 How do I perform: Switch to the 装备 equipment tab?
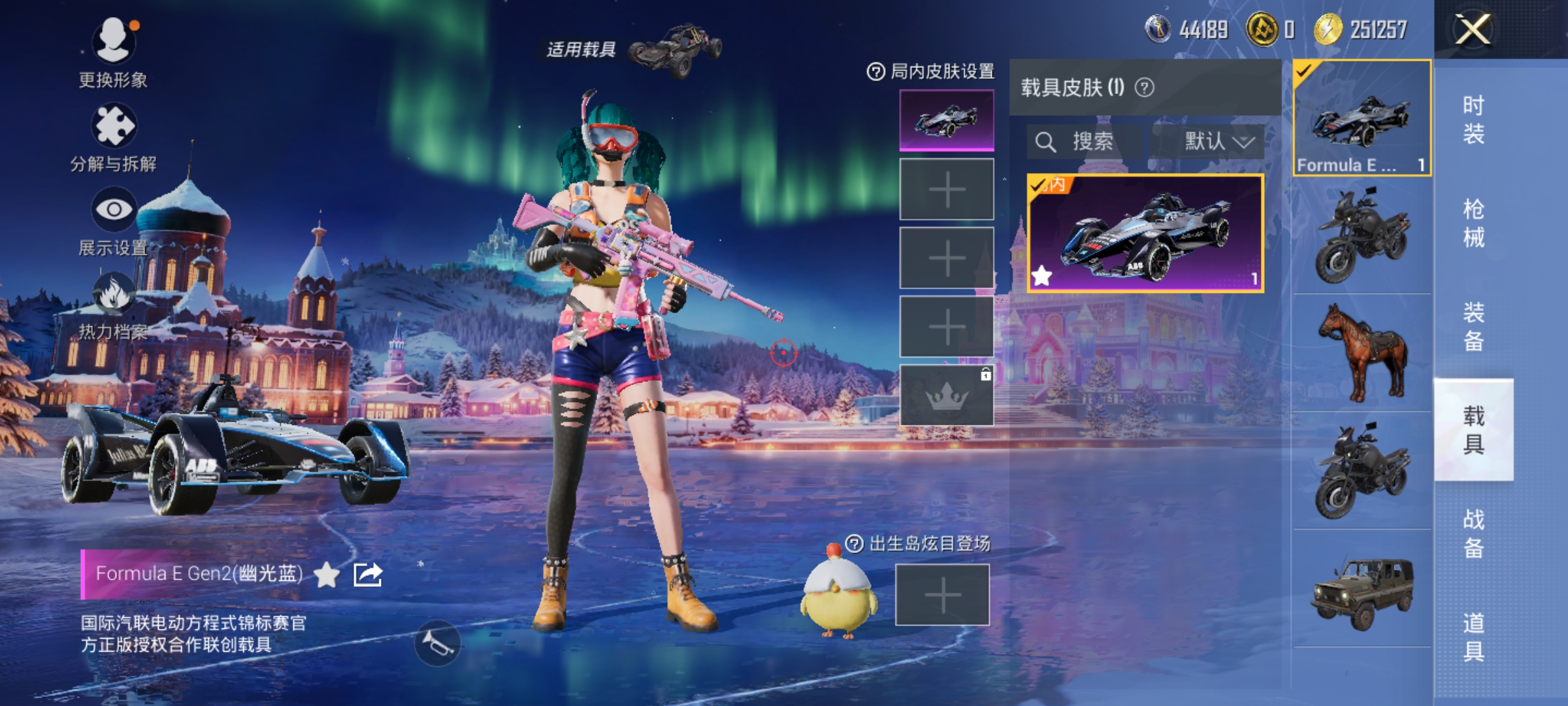coord(1473,326)
